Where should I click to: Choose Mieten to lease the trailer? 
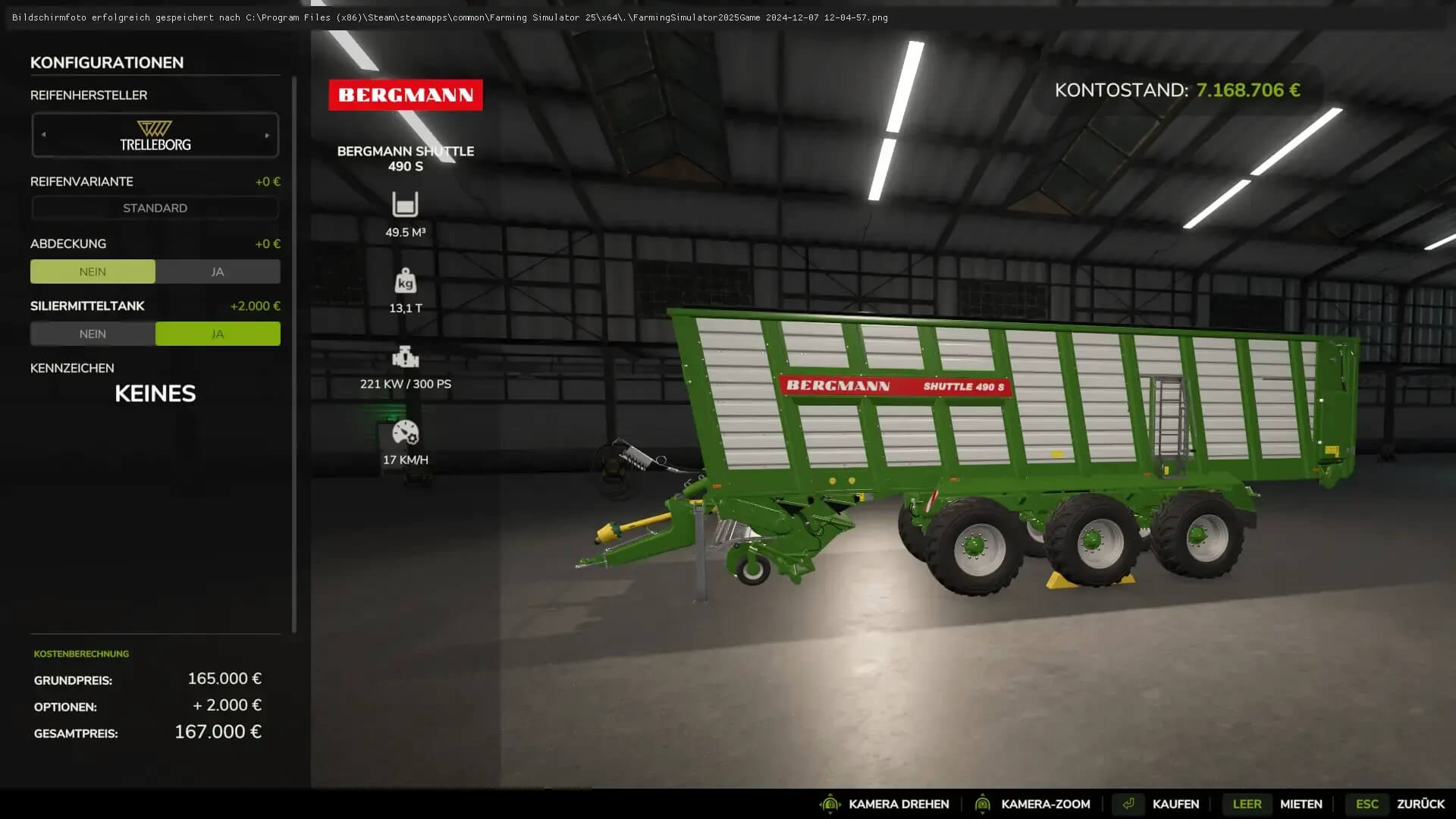point(1300,804)
